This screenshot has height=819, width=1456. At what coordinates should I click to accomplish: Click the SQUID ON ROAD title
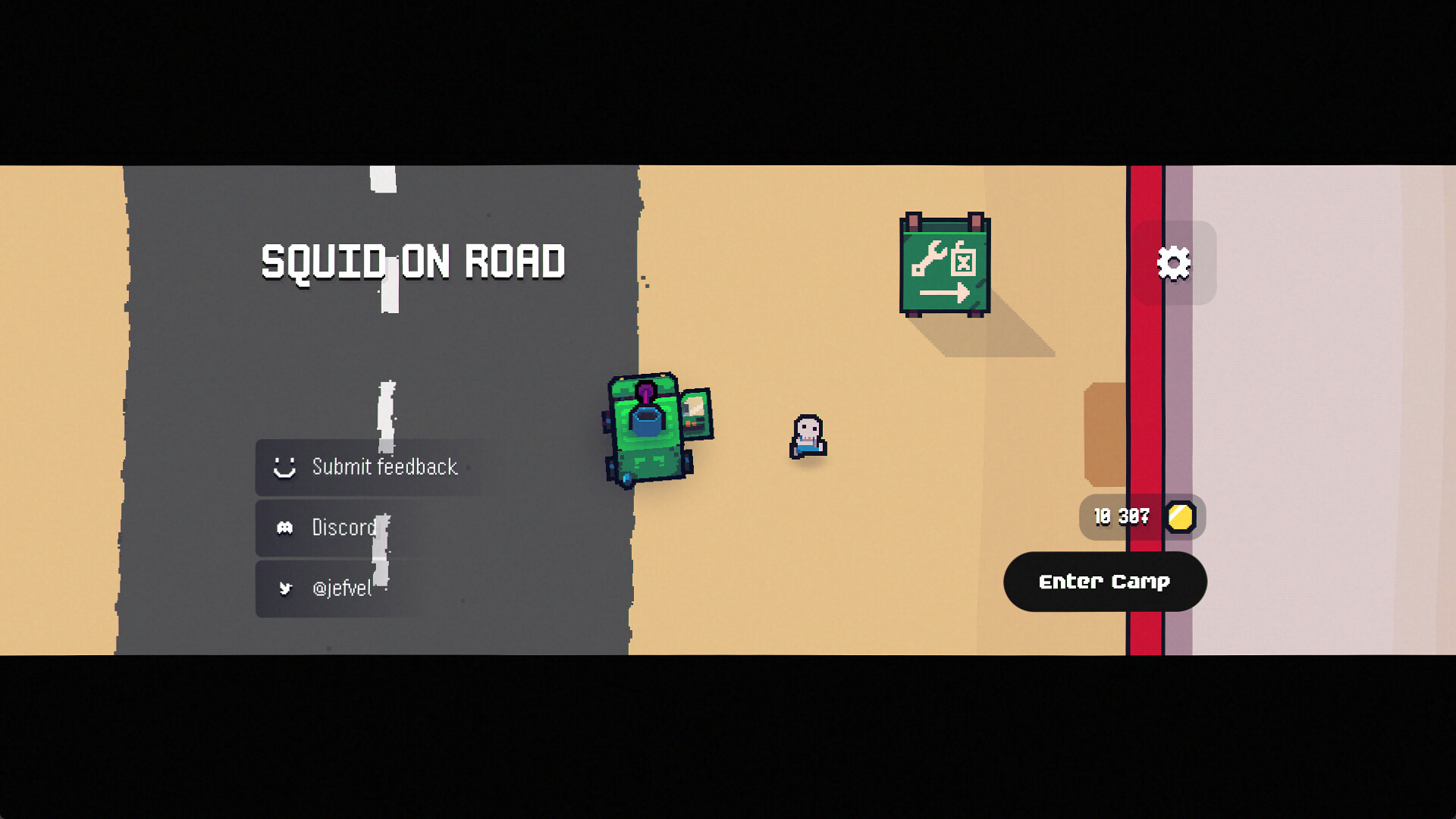412,262
